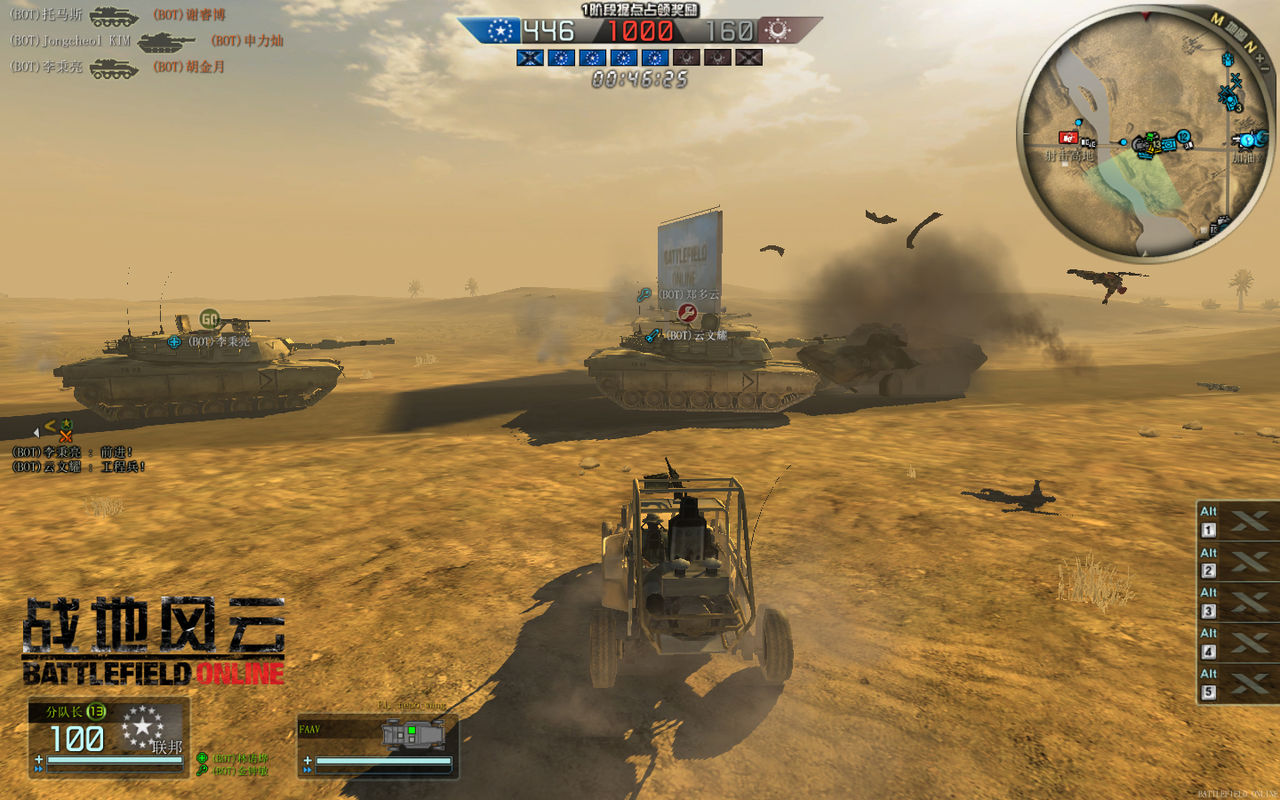Click the blue federation team emblem
Screen dimensions: 1280x800
pyautogui.click(x=498, y=31)
